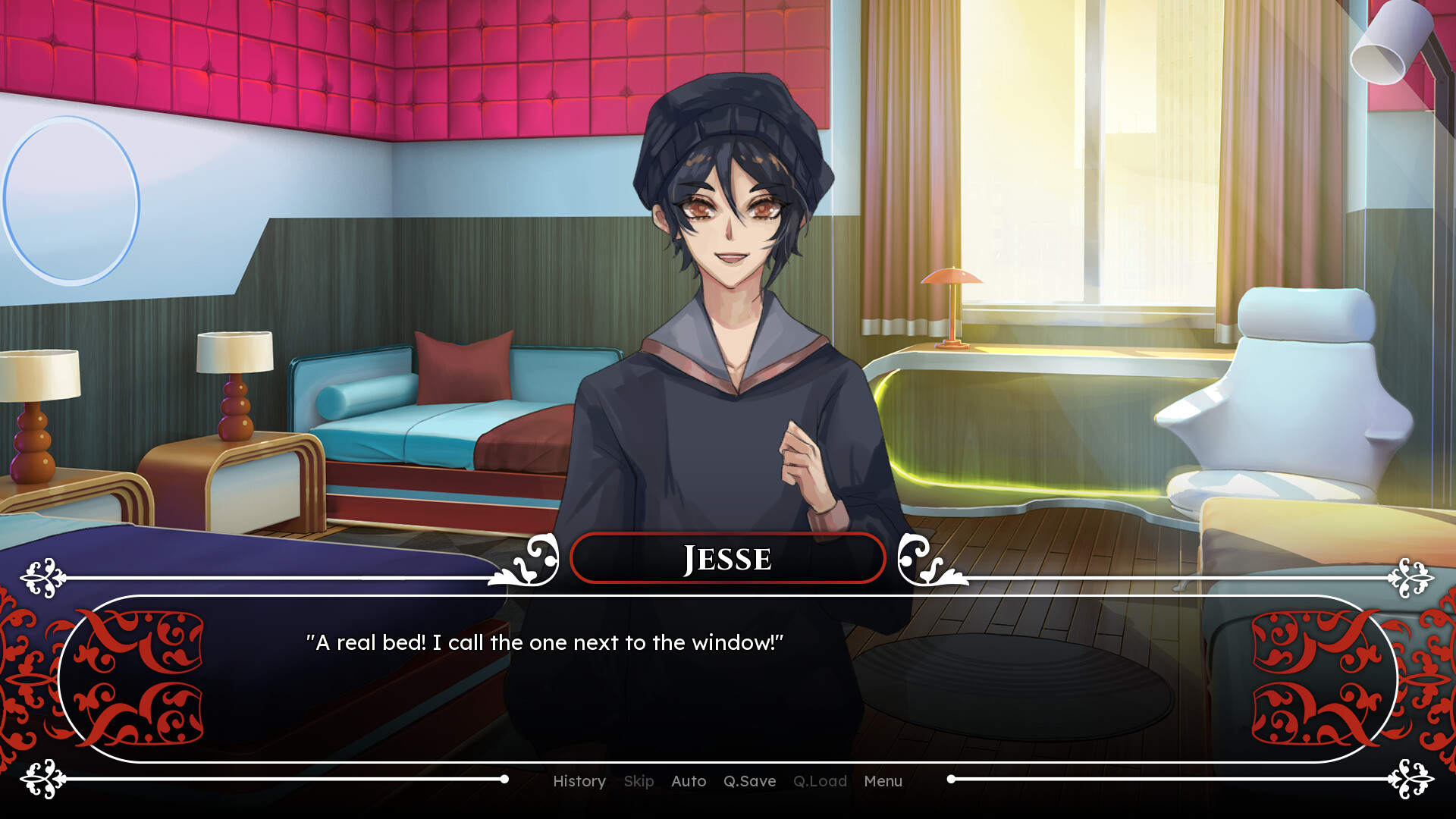Viewport: 1456px width, 819px height.
Task: Click History at the bottom of the screen
Action: coord(579,781)
